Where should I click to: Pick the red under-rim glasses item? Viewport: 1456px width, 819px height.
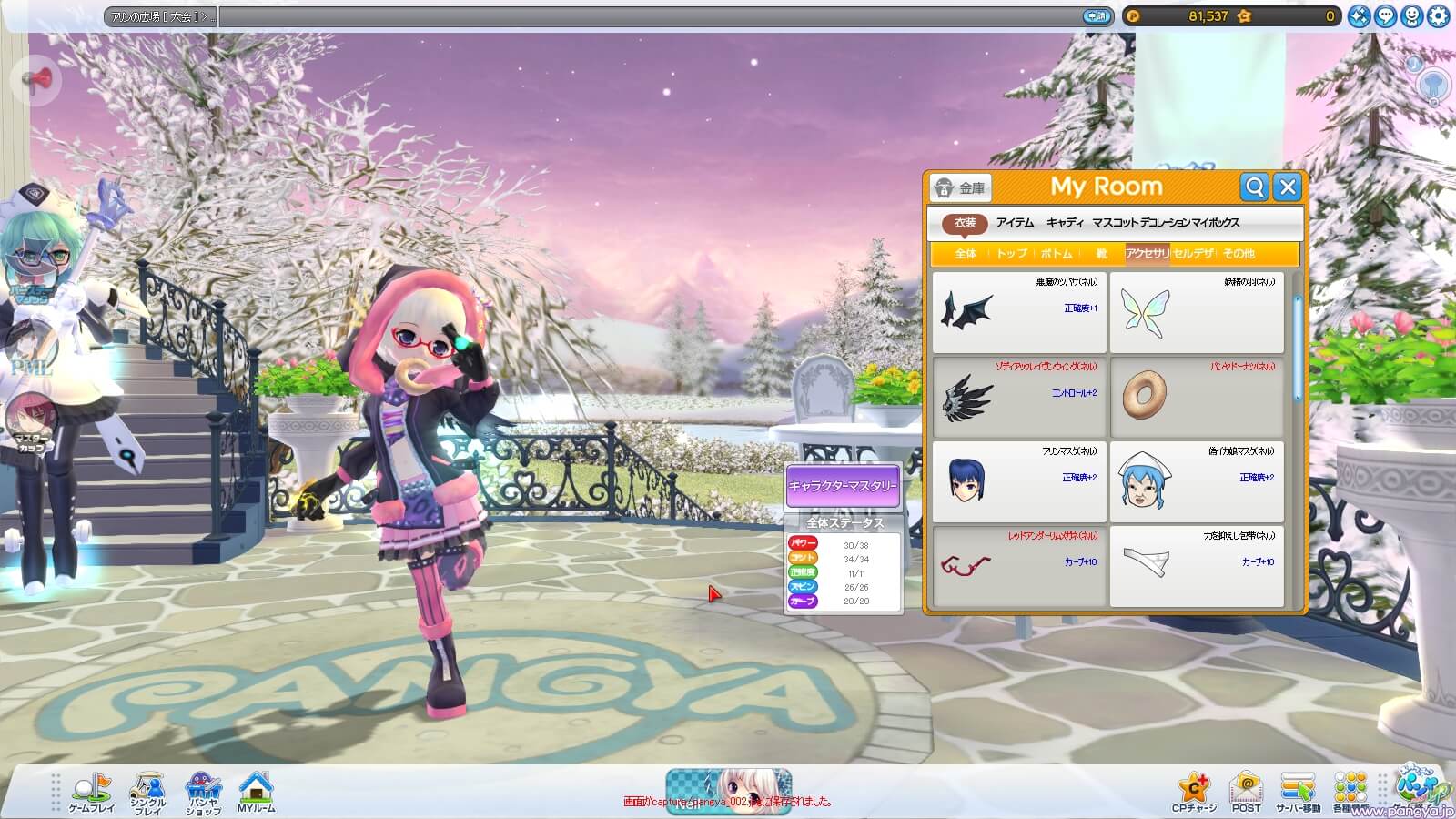point(1019,566)
